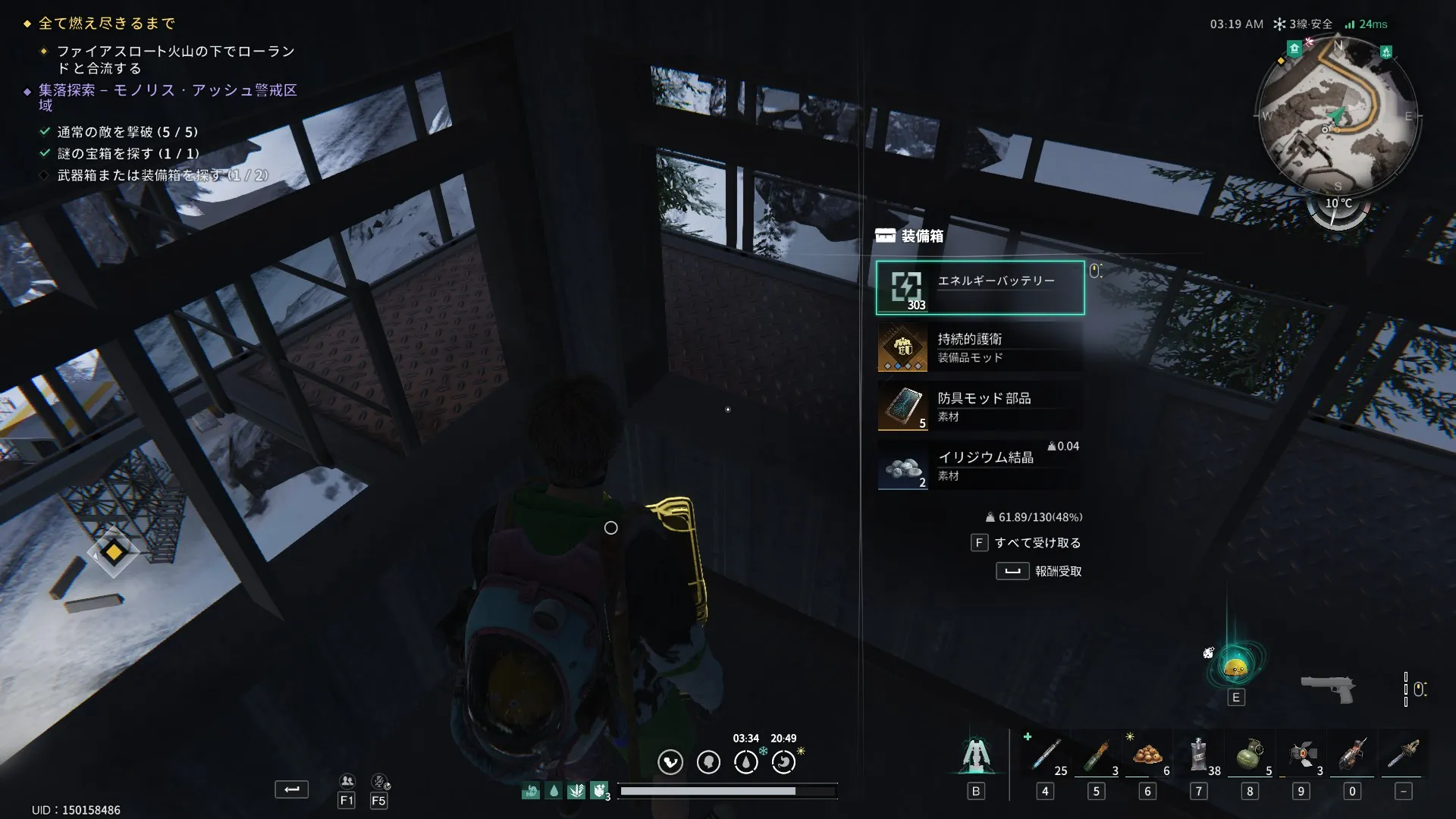
Task: Use the silver drink pouch slot
Action: coord(1199,755)
